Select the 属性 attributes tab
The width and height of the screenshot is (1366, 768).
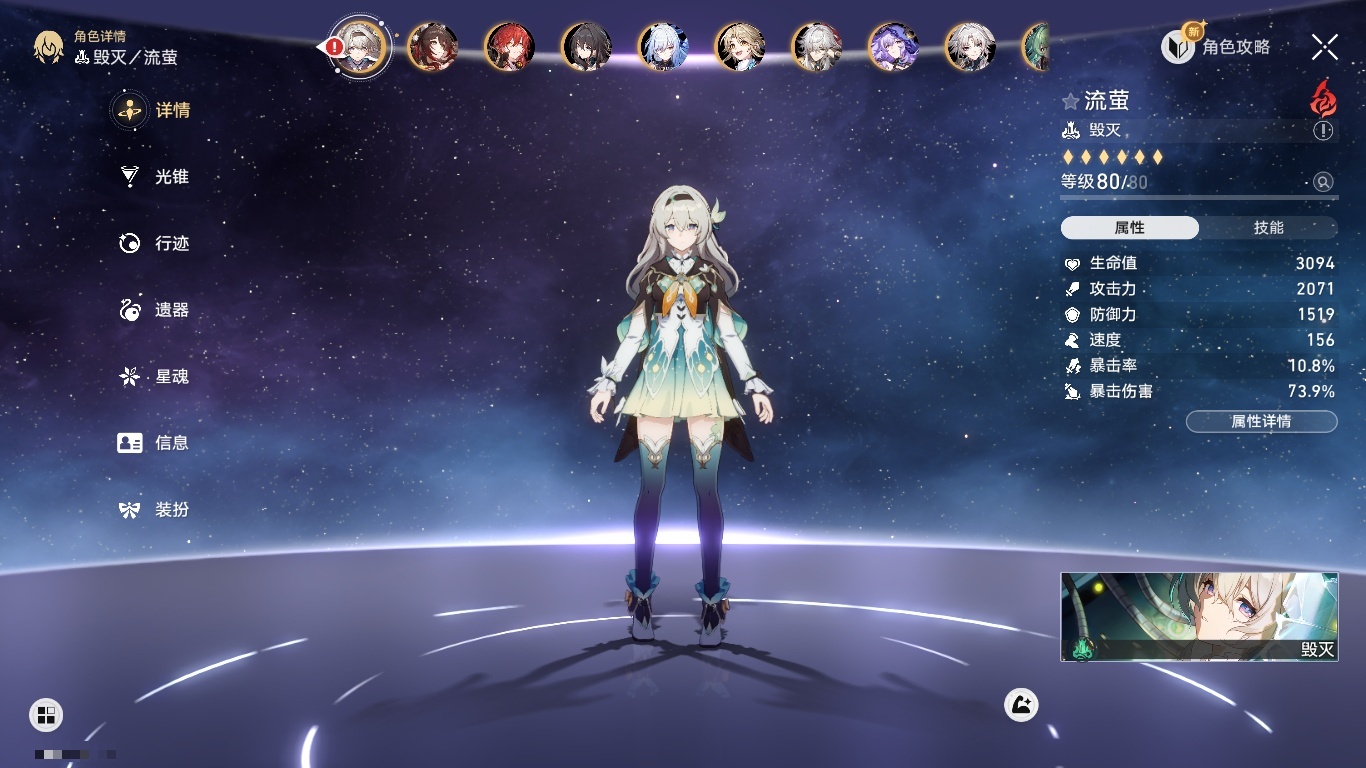tap(1130, 228)
